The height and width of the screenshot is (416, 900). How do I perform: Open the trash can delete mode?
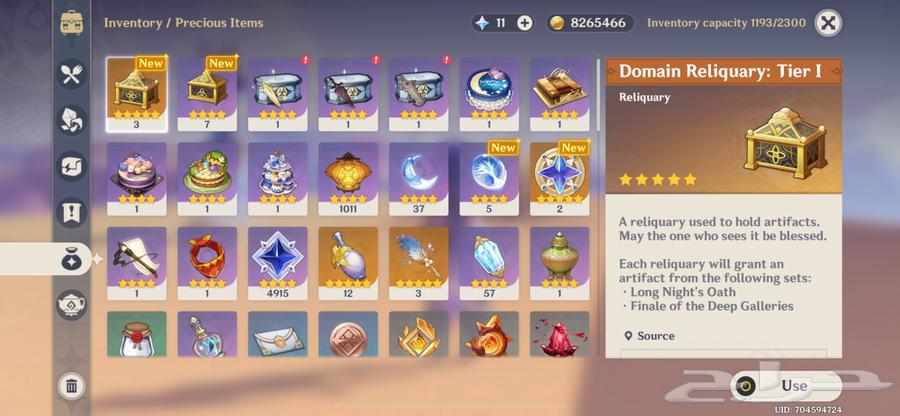[x=71, y=386]
